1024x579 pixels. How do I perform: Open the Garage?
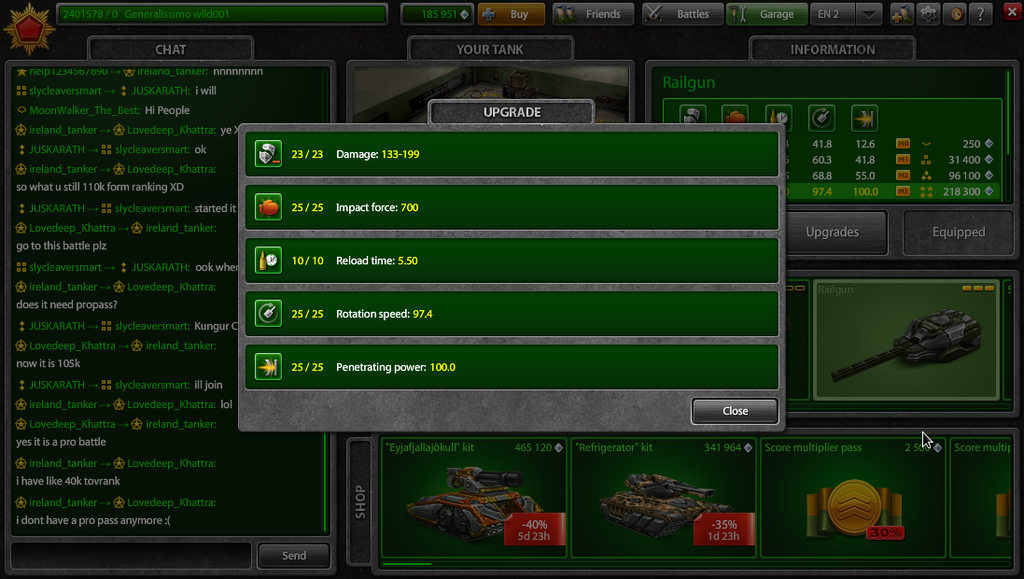click(x=766, y=14)
